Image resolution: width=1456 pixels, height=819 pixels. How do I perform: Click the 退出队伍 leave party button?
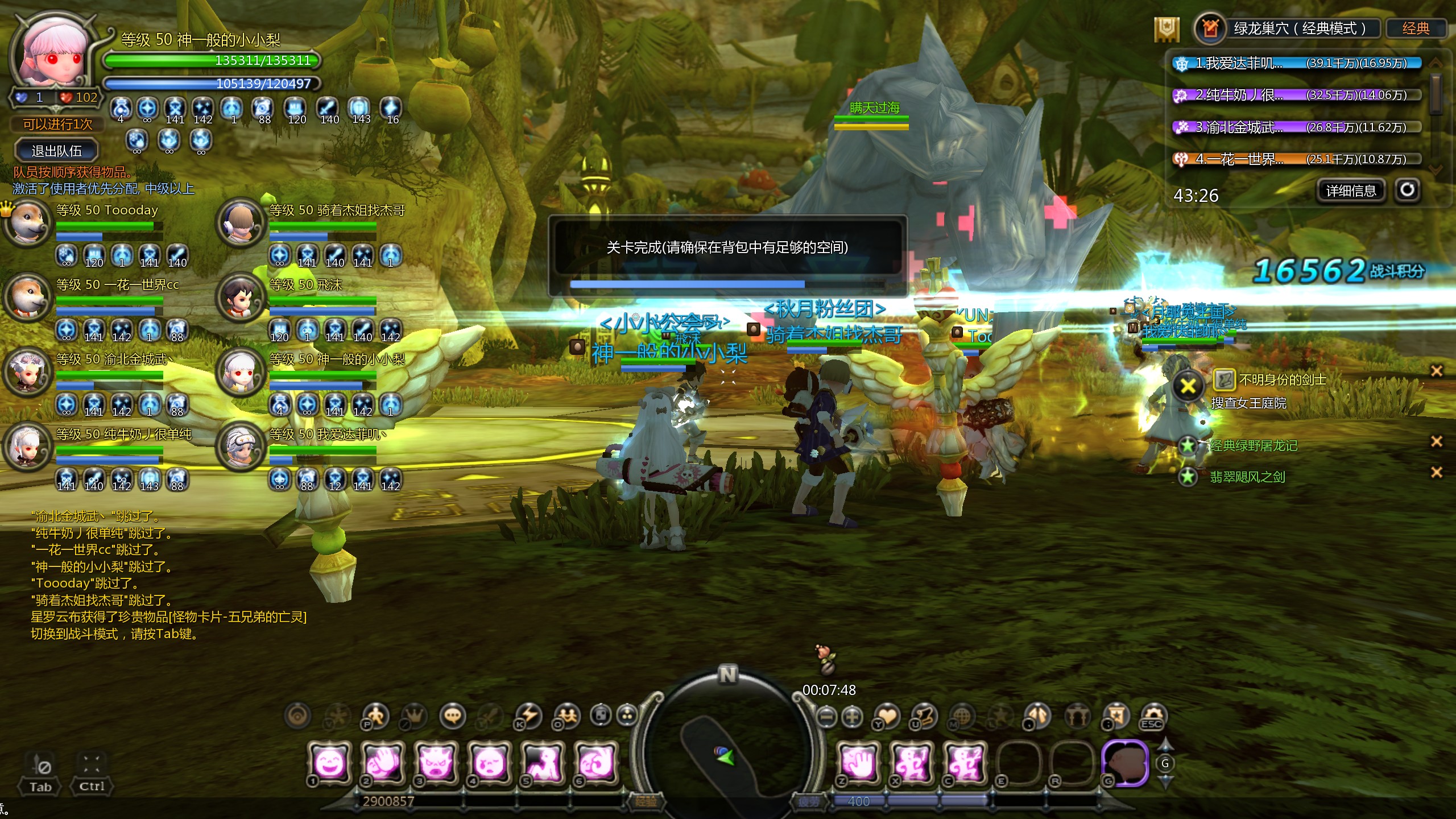pos(56,151)
